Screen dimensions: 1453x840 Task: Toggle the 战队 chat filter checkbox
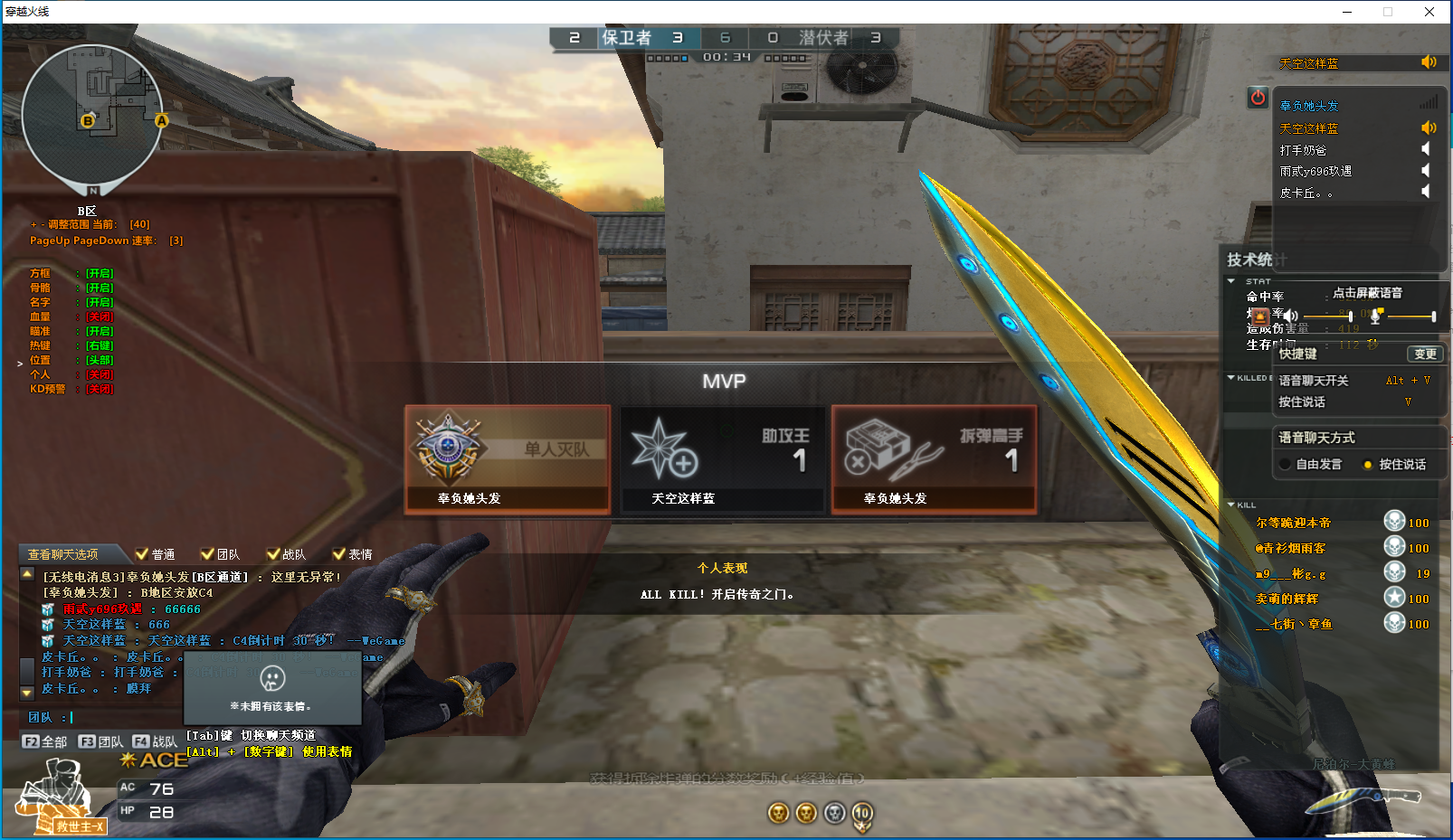click(x=273, y=554)
